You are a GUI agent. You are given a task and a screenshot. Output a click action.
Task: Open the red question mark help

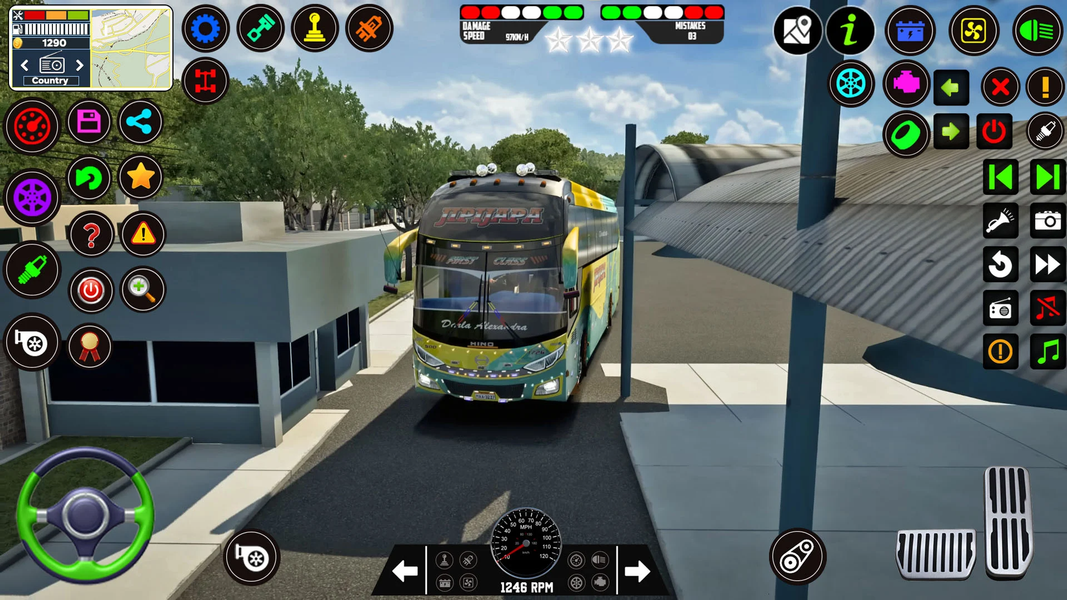(91, 236)
